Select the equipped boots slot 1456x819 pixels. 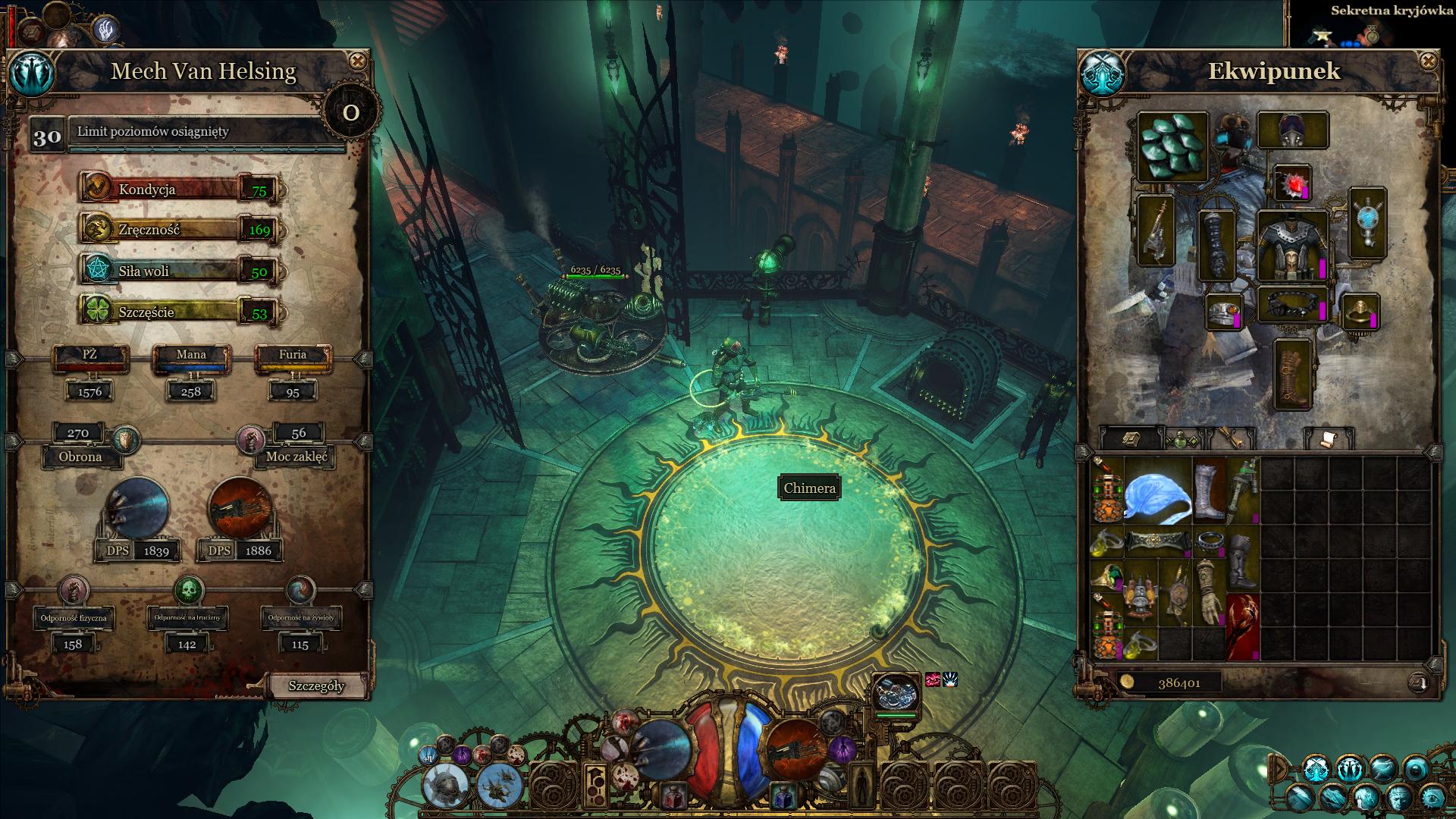click(1292, 373)
